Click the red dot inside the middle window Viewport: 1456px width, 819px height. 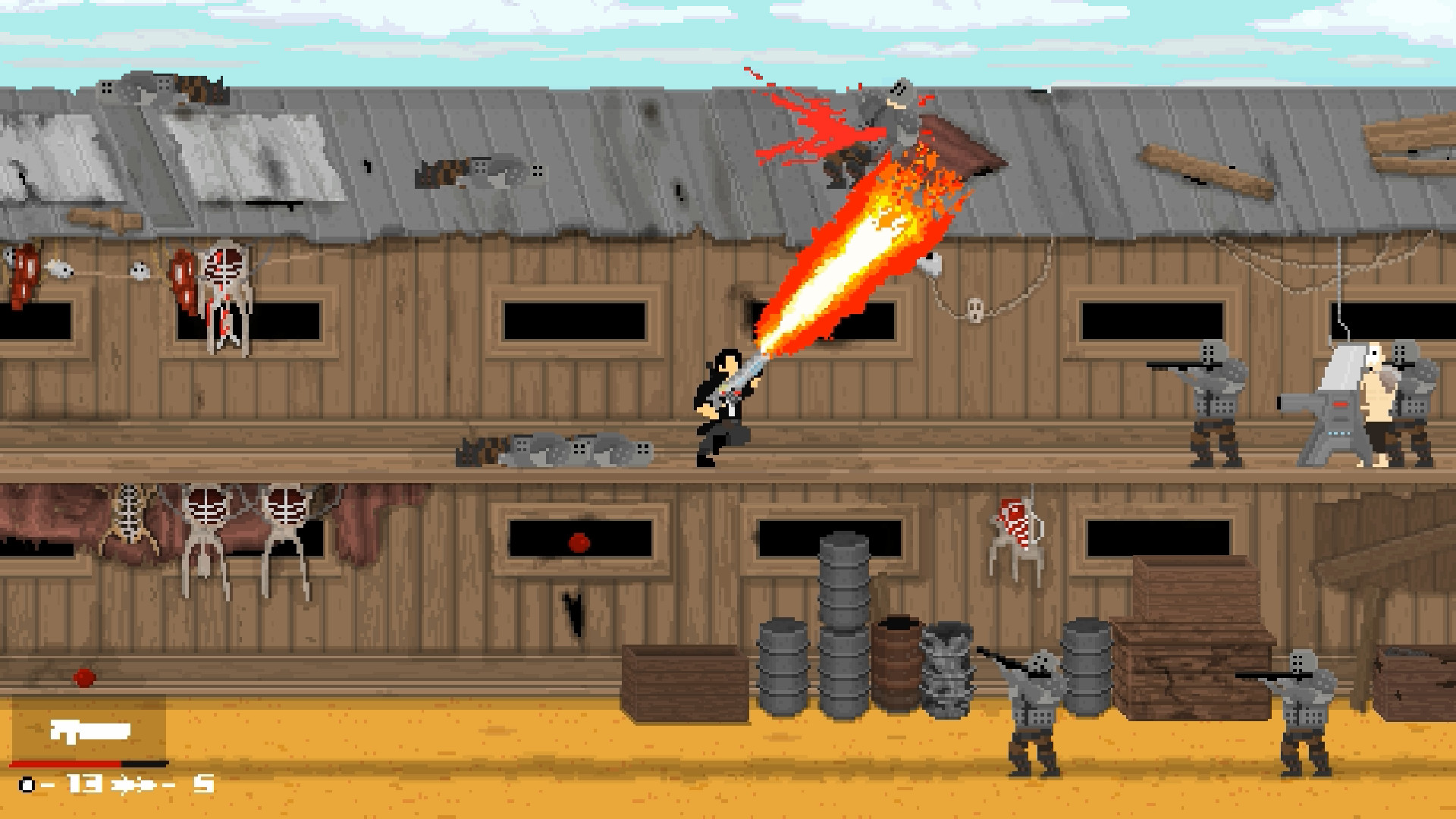coord(578,541)
